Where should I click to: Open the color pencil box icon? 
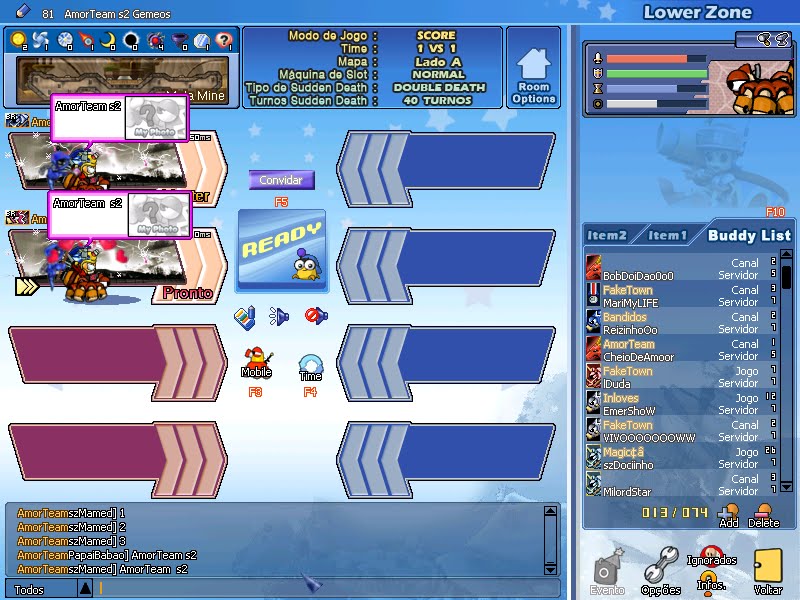tap(245, 317)
